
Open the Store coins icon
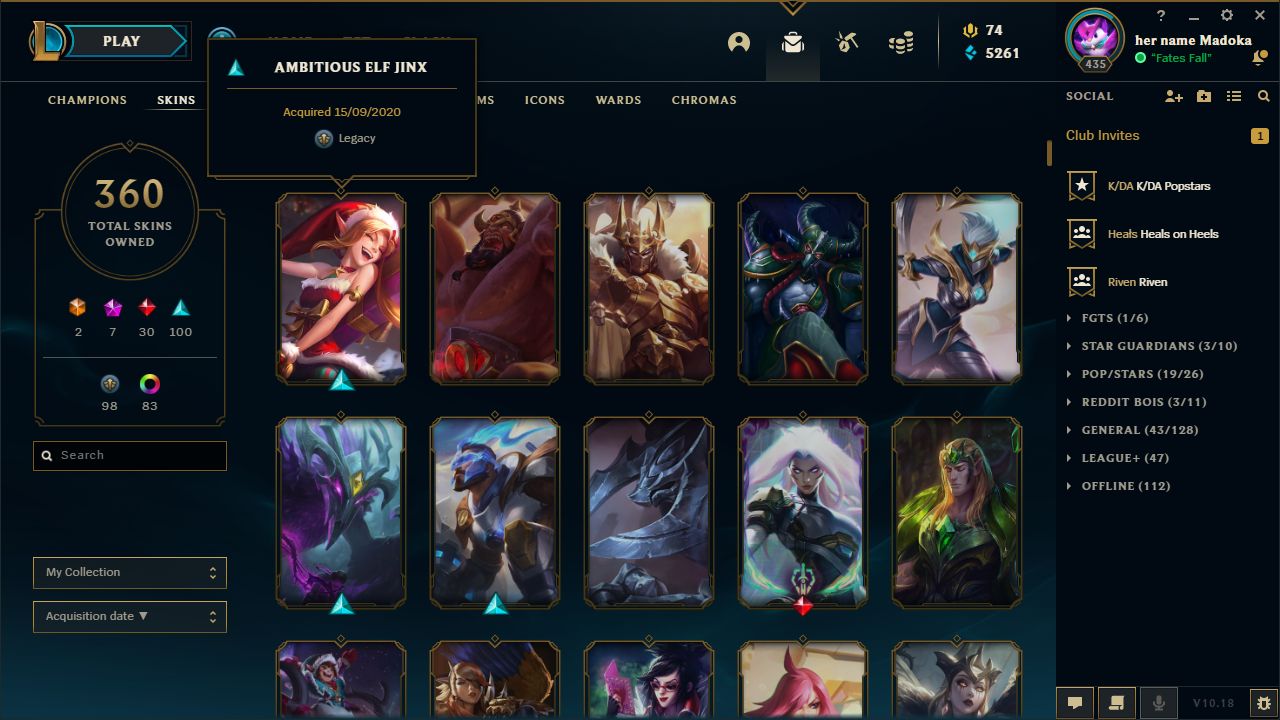pyautogui.click(x=899, y=41)
